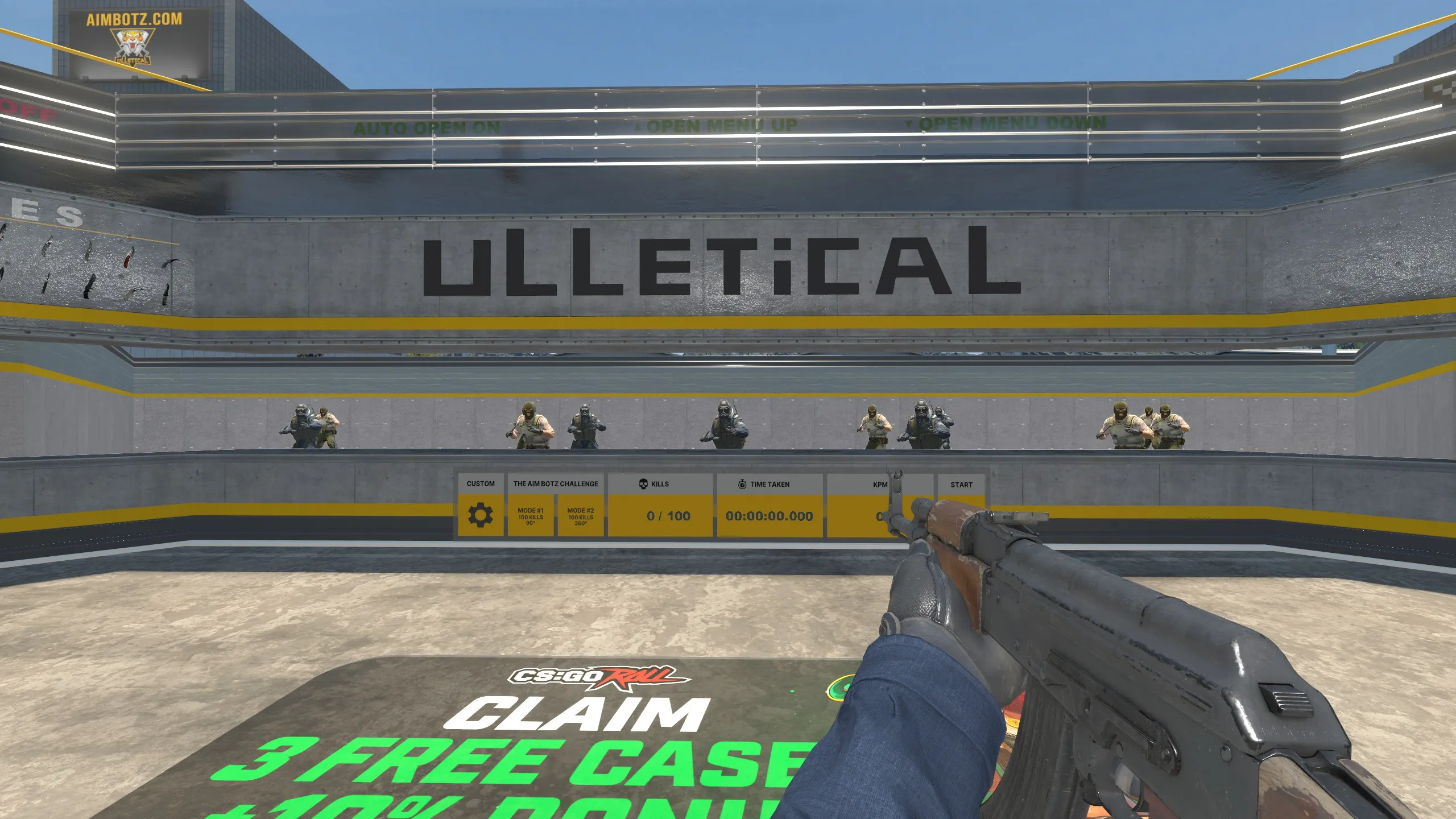Screen dimensions: 1456x819
Task: Click the skull icon on the KILLS panel
Action: (x=643, y=484)
